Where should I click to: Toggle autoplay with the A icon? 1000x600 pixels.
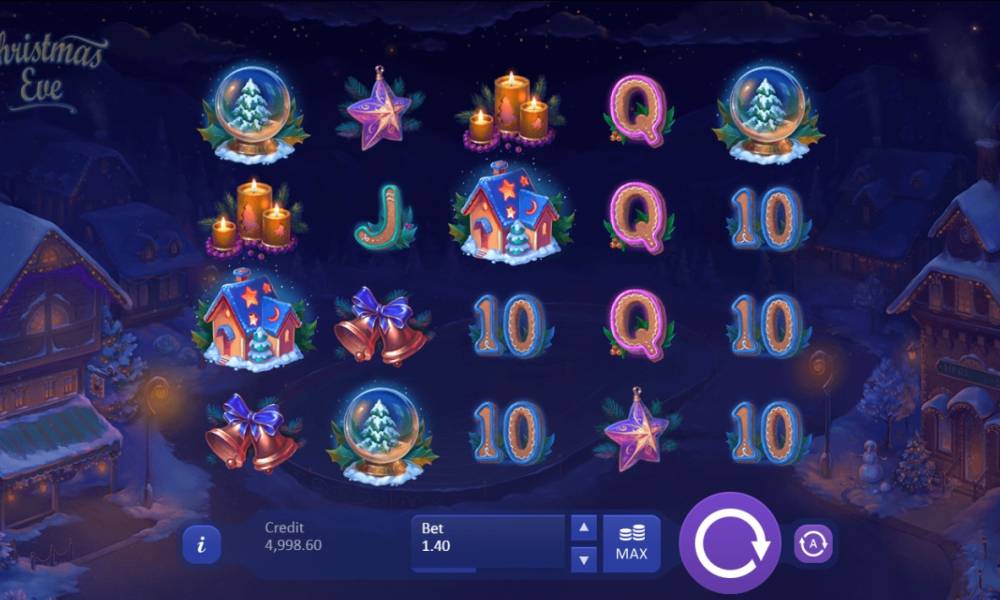[x=813, y=544]
